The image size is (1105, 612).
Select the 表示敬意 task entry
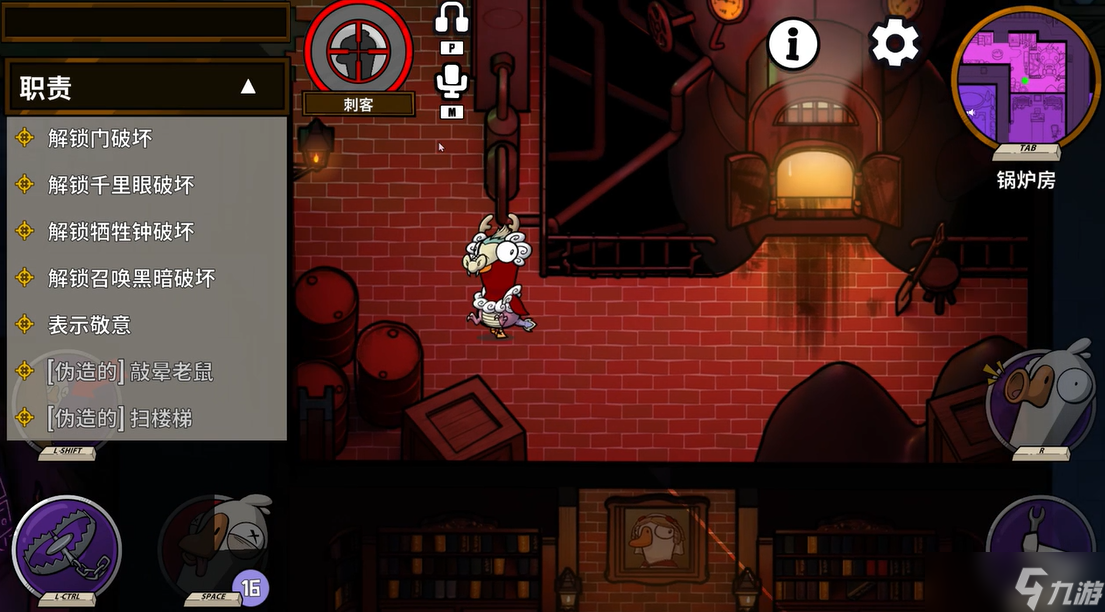pyautogui.click(x=89, y=325)
